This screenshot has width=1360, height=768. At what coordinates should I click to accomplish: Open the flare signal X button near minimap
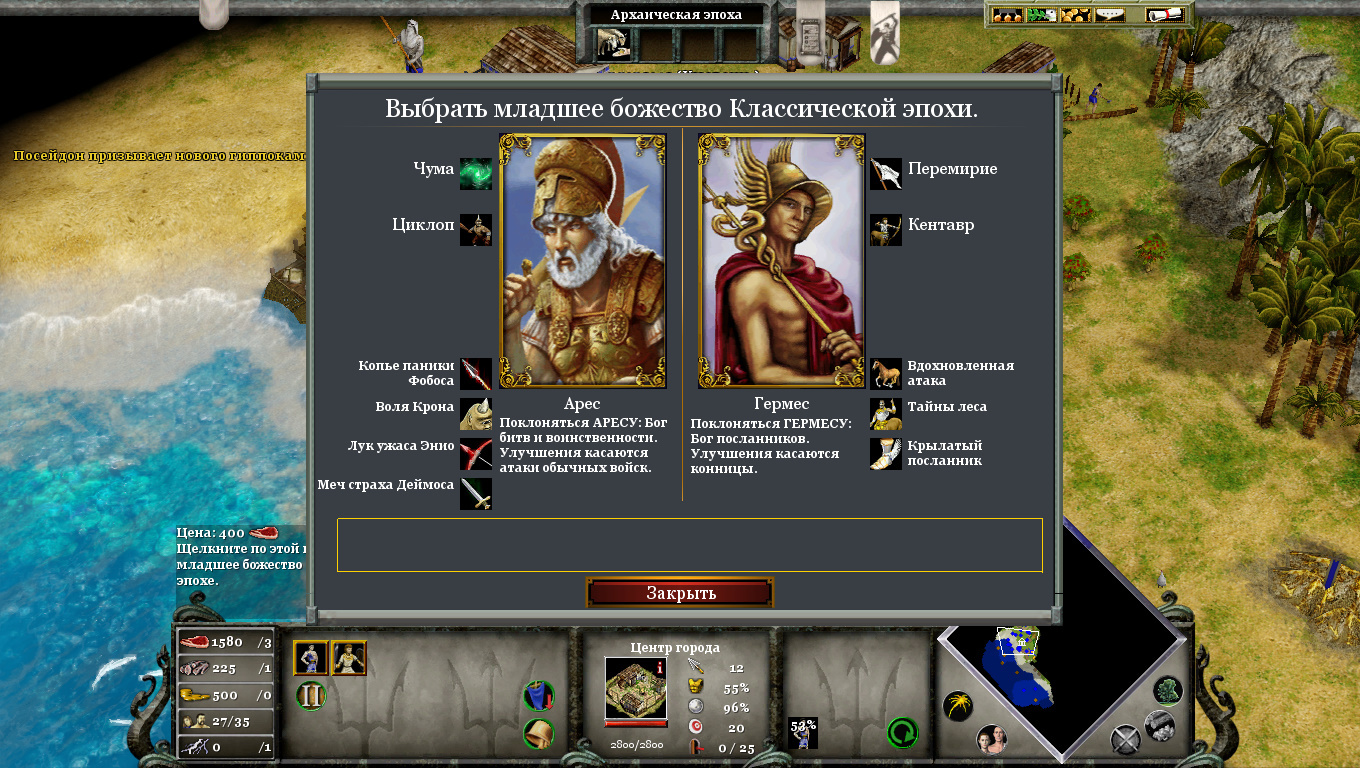(x=1125, y=738)
